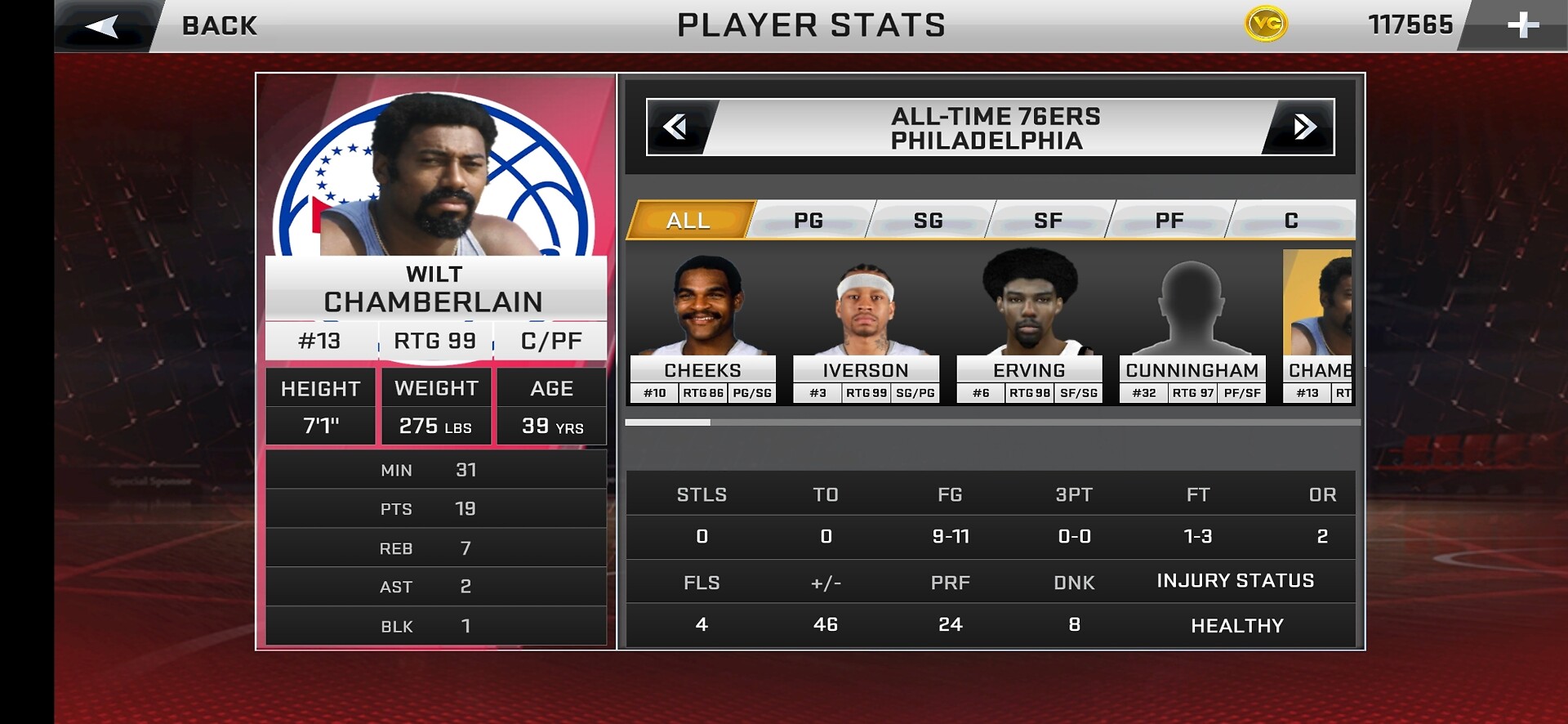Choose the Iverson player card
Image resolution: width=1568 pixels, height=724 pixels.
coord(866,327)
